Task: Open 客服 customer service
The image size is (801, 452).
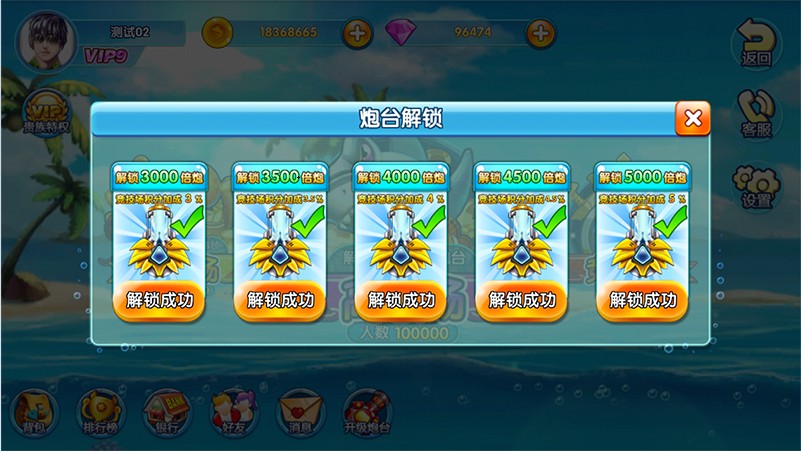Action: (756, 112)
